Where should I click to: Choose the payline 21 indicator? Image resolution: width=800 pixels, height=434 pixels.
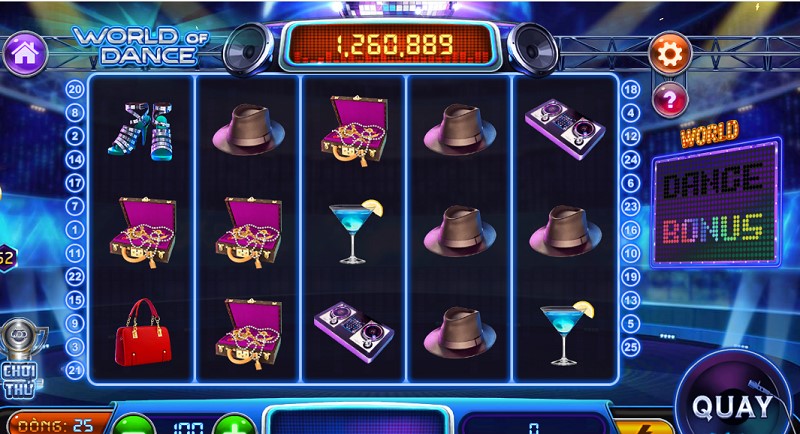[75, 370]
